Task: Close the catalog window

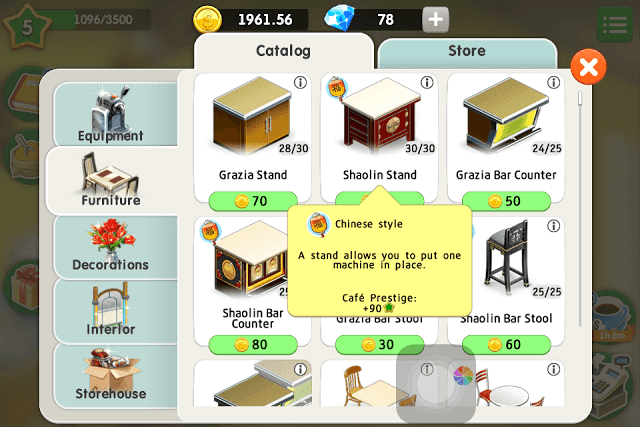Action: 589,67
